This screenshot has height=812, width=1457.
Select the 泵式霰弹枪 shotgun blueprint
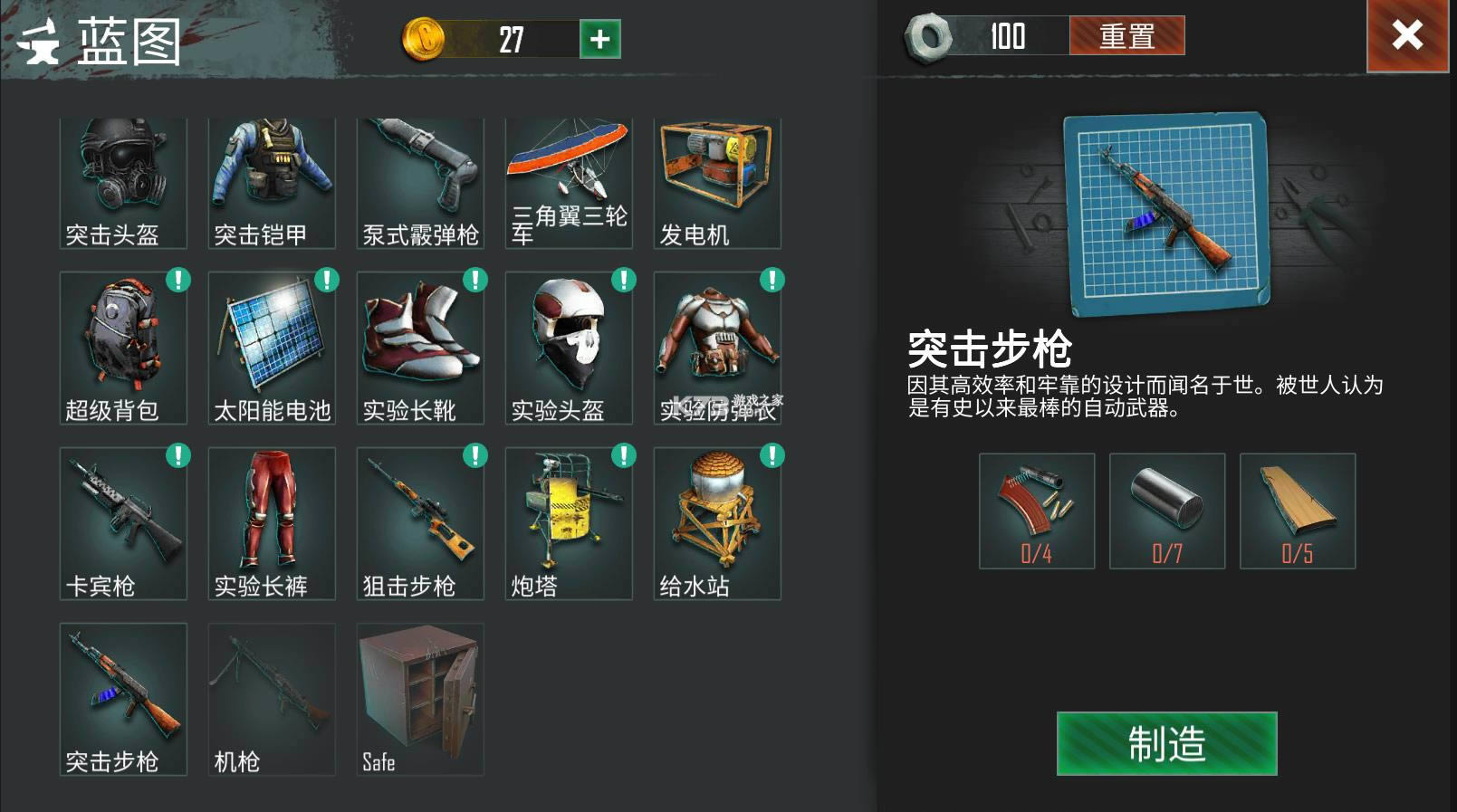pos(420,177)
